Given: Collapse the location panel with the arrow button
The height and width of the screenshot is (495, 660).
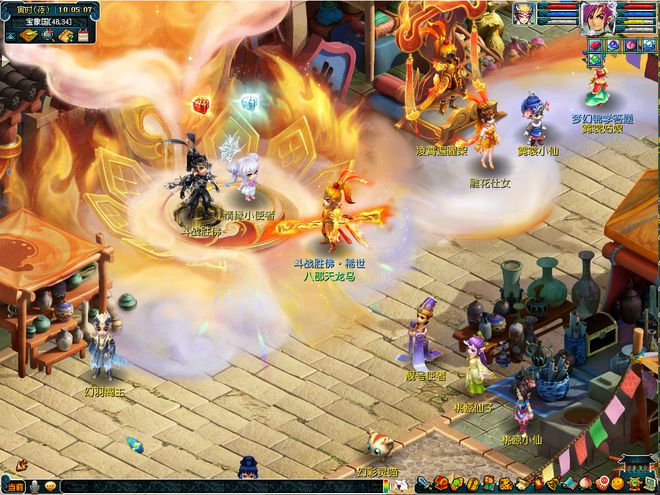Looking at the screenshot, I should (x=11, y=36).
